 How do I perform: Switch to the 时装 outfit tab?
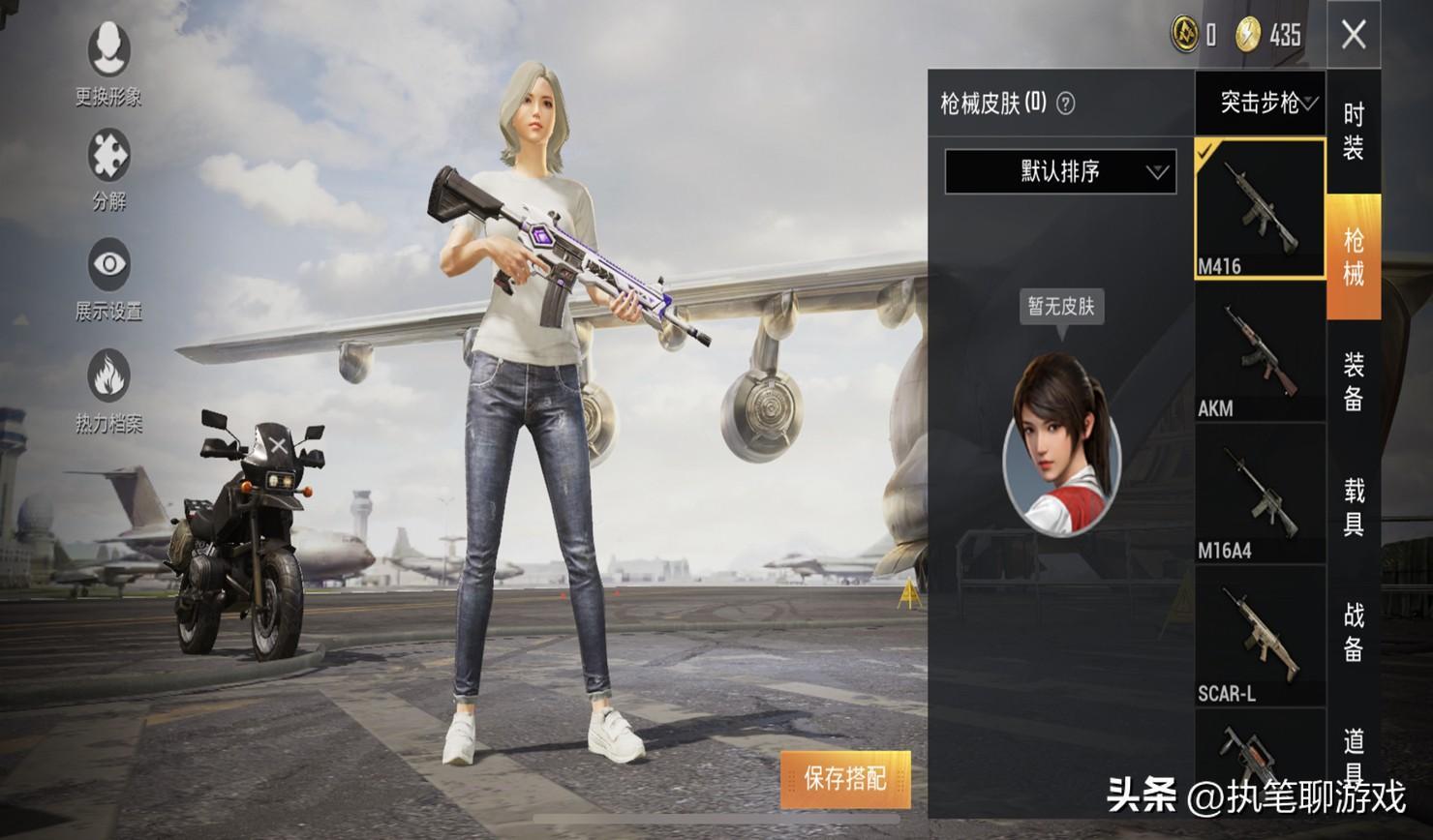tap(1354, 132)
